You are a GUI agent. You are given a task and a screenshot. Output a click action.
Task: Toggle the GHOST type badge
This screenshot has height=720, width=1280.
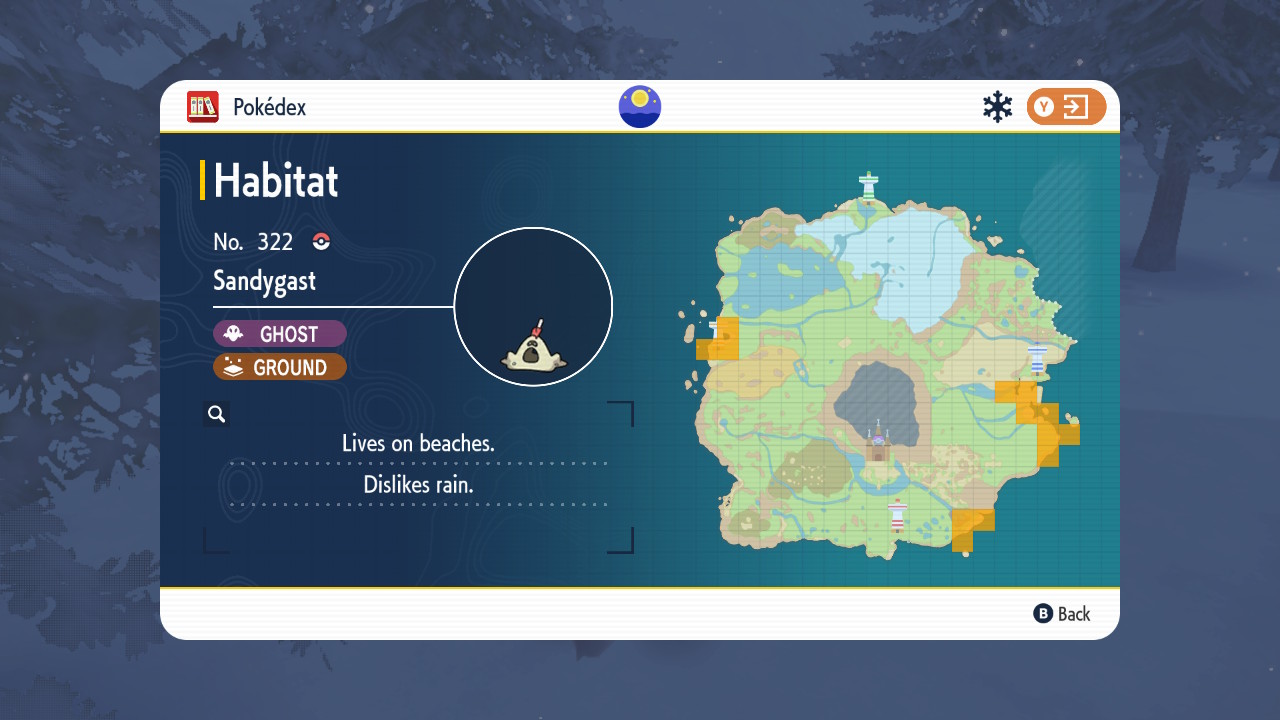click(280, 333)
